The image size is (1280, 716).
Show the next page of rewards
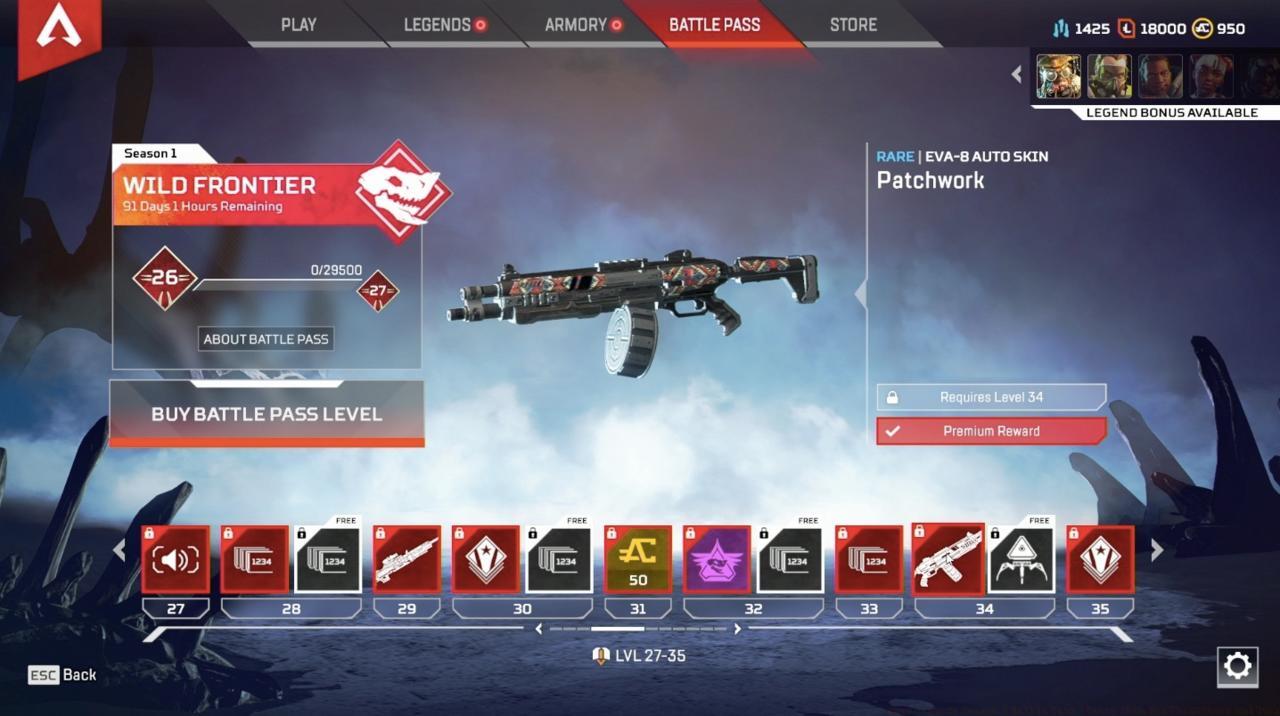[1157, 550]
